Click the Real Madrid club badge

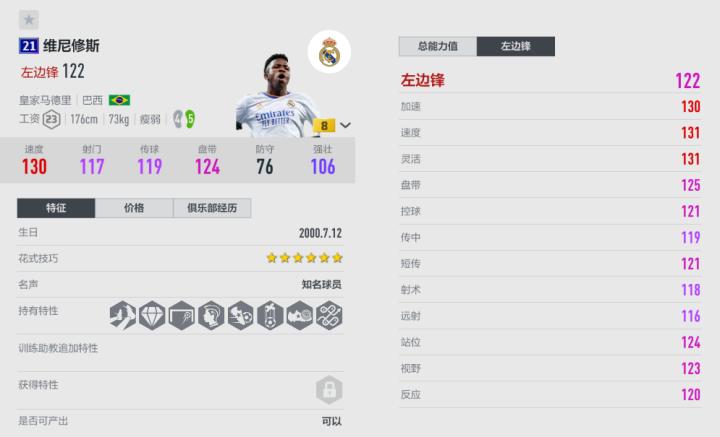329,52
